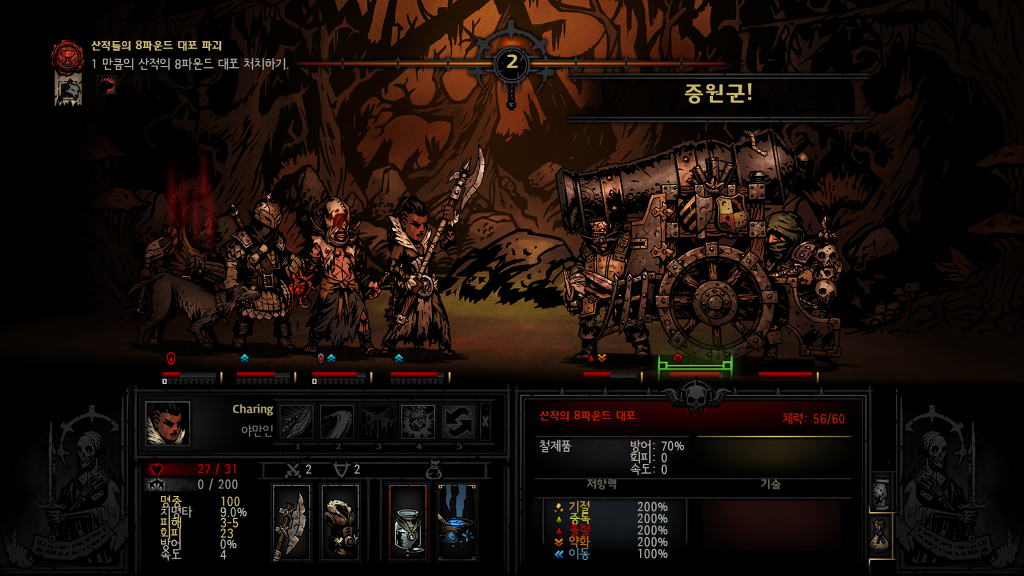
Task: Click the wolf banner icon under the quest seal
Action: (x=68, y=90)
